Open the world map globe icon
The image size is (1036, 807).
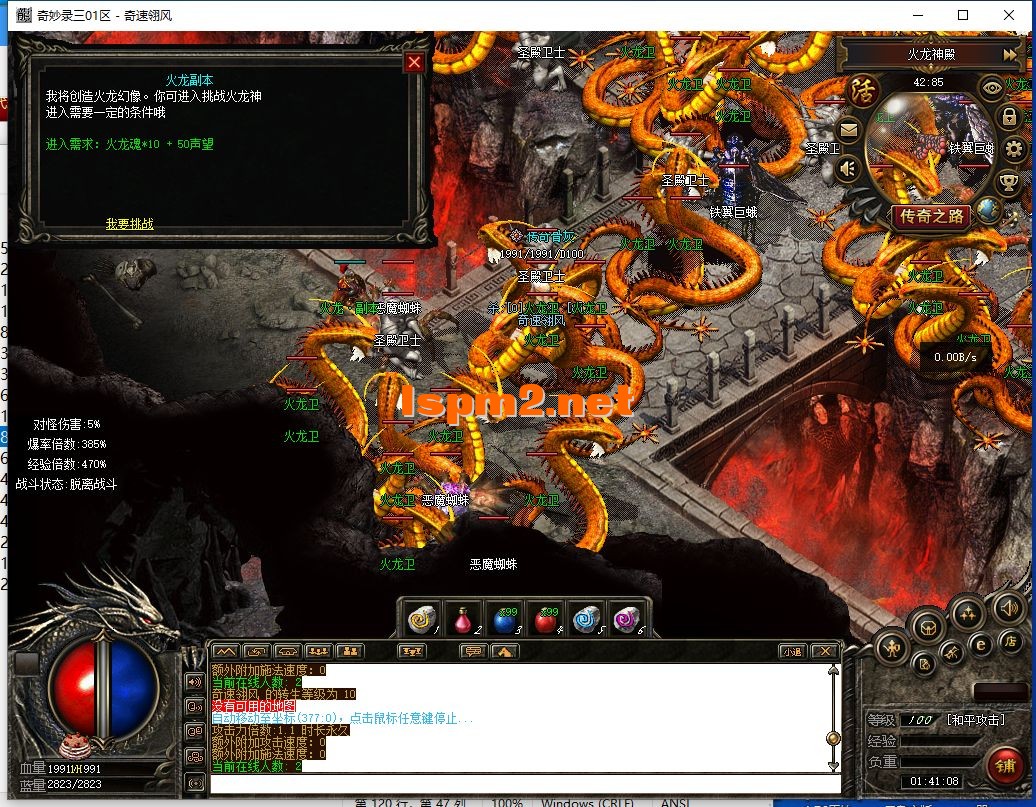click(x=988, y=209)
